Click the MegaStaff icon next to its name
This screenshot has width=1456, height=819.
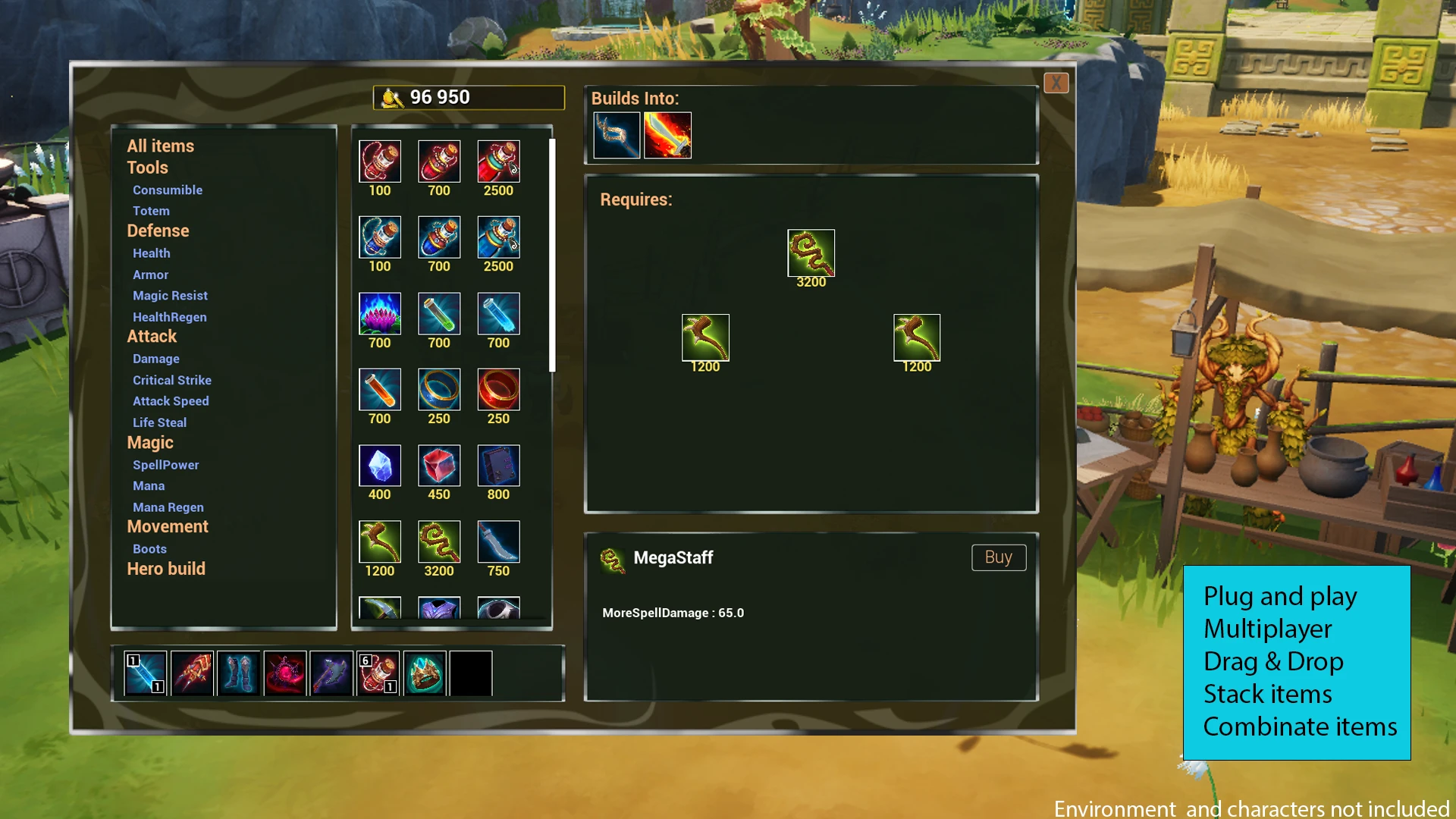coord(610,557)
